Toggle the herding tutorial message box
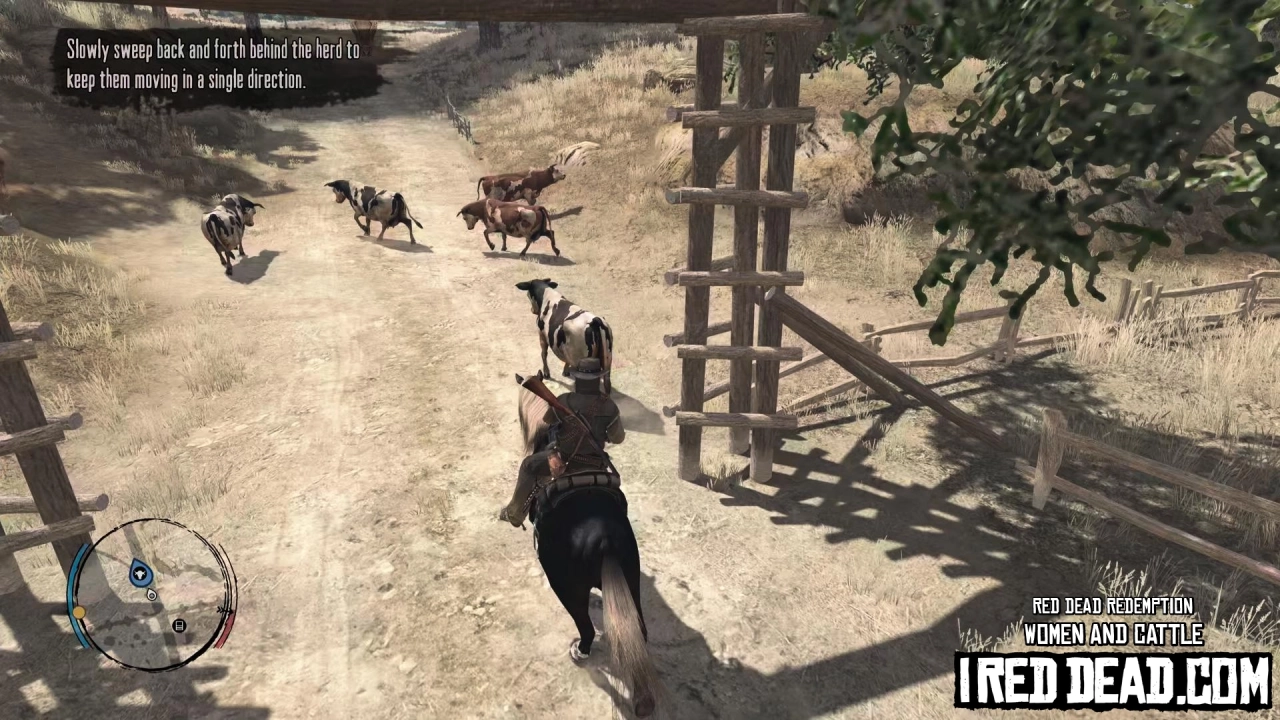The image size is (1280, 720). pos(212,65)
